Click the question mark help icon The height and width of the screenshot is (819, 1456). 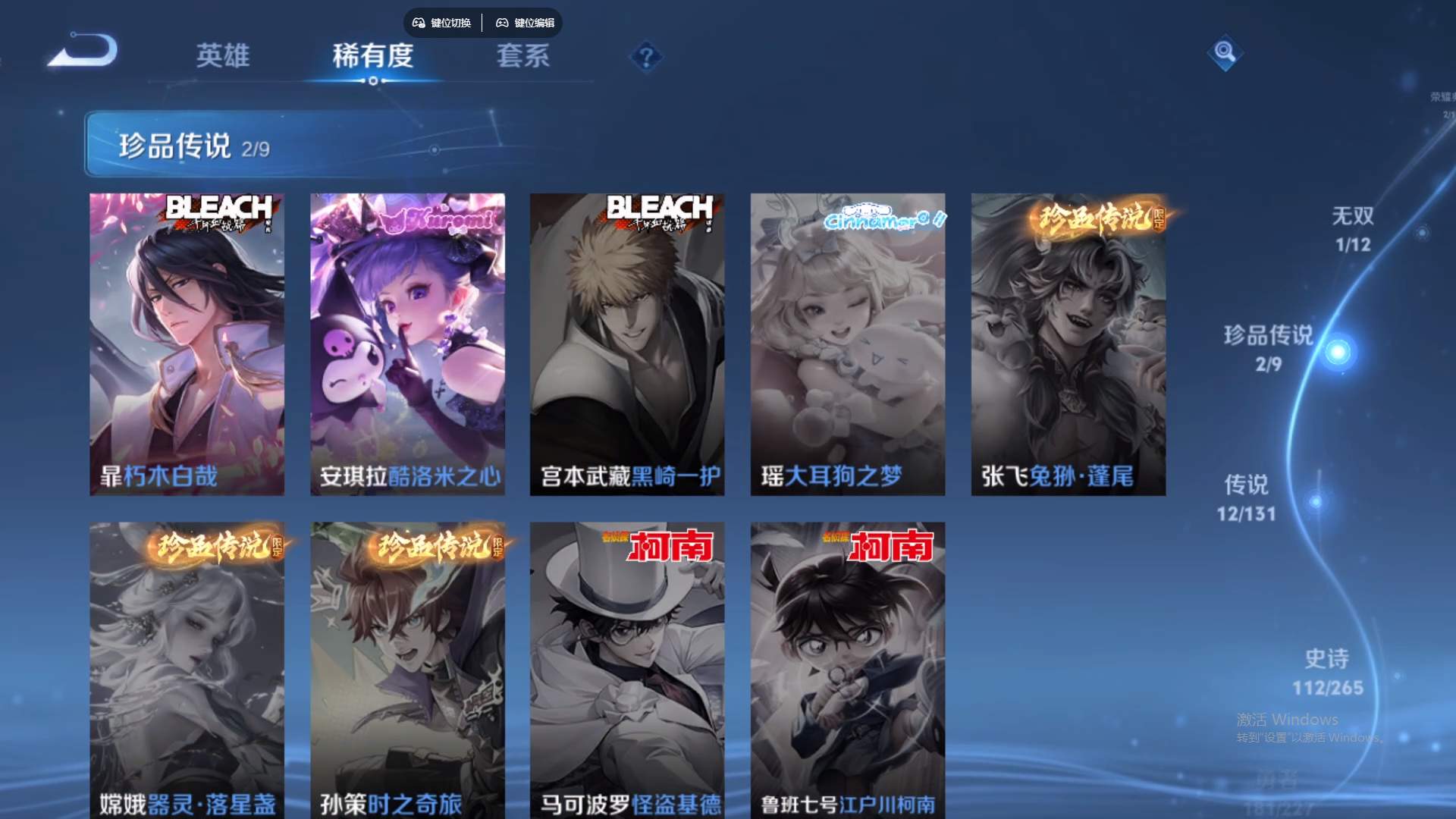(645, 54)
